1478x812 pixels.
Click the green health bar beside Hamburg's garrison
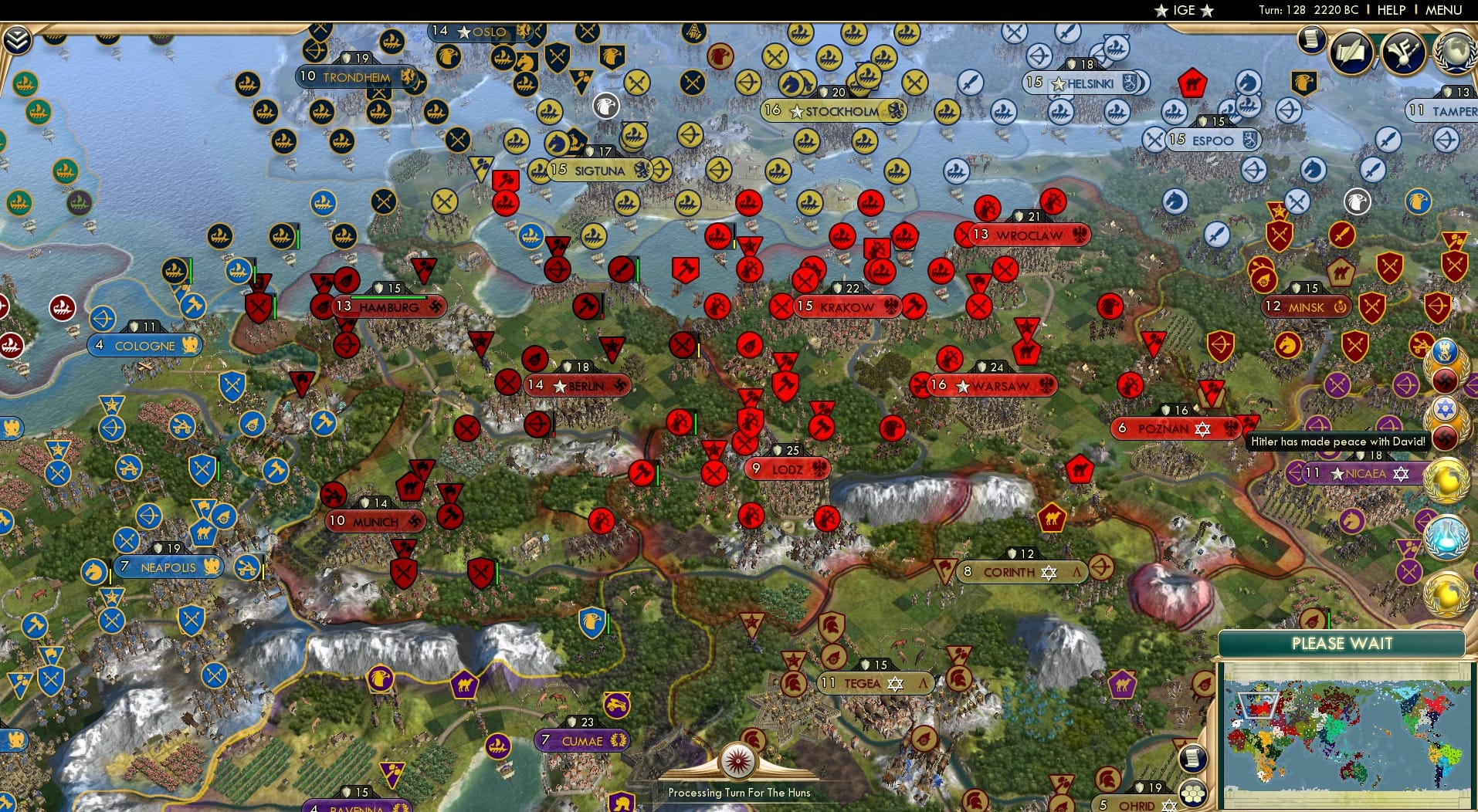[x=388, y=297]
